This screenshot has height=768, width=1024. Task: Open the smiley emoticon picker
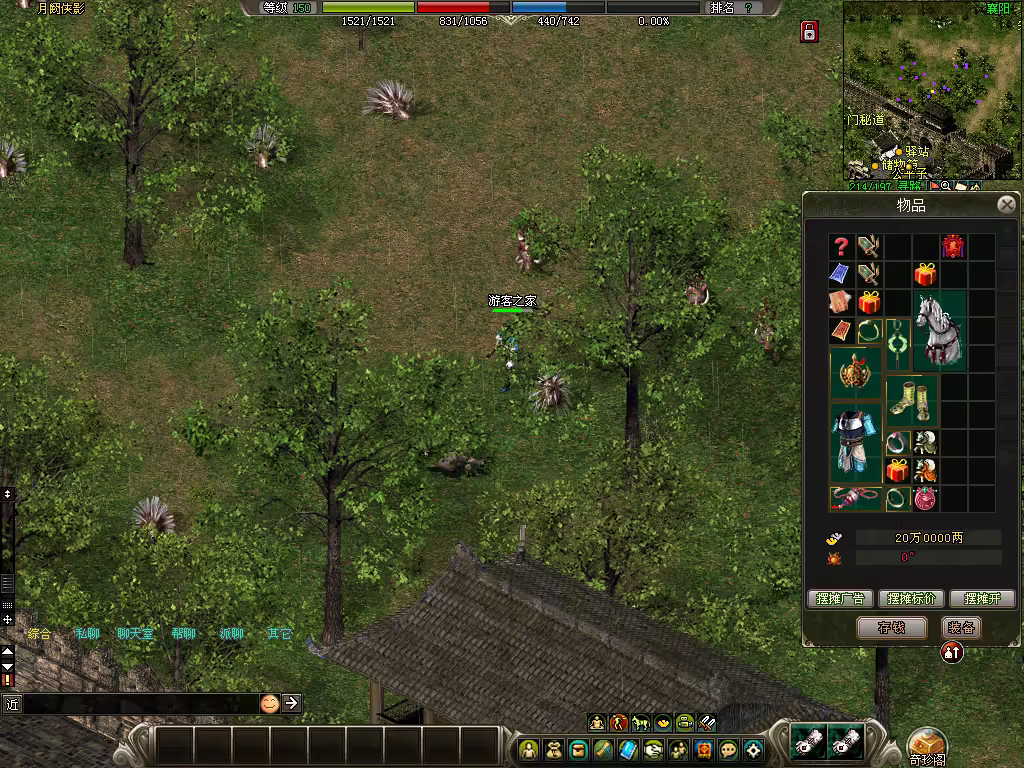click(270, 703)
